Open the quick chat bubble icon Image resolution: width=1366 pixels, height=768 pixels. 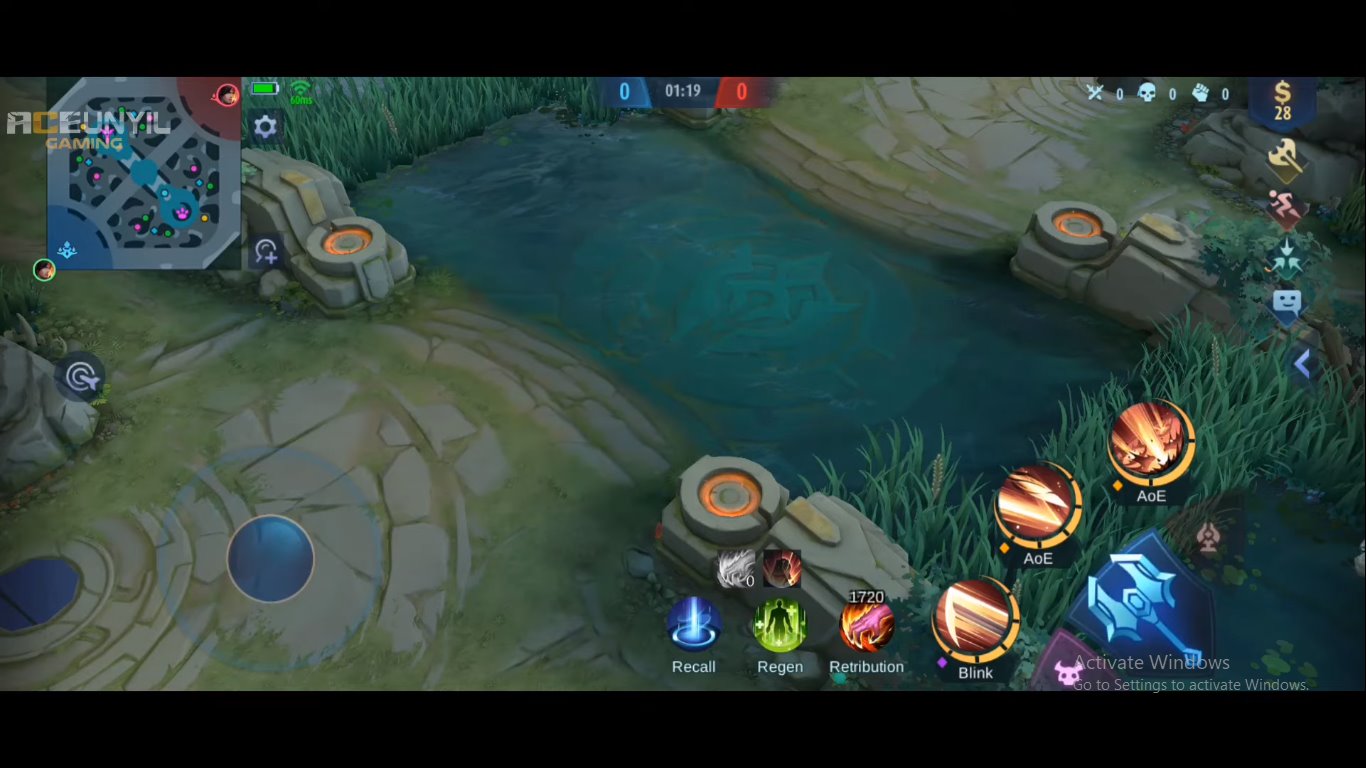coord(1288,302)
